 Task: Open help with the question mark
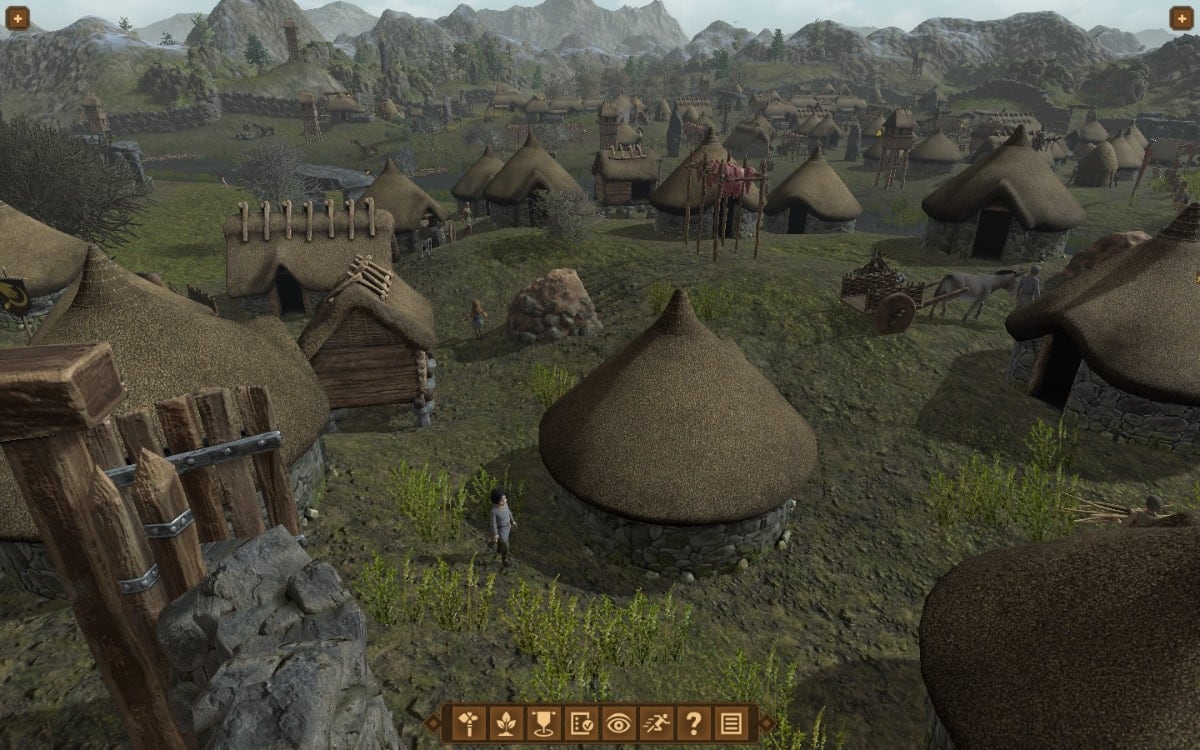pos(692,722)
